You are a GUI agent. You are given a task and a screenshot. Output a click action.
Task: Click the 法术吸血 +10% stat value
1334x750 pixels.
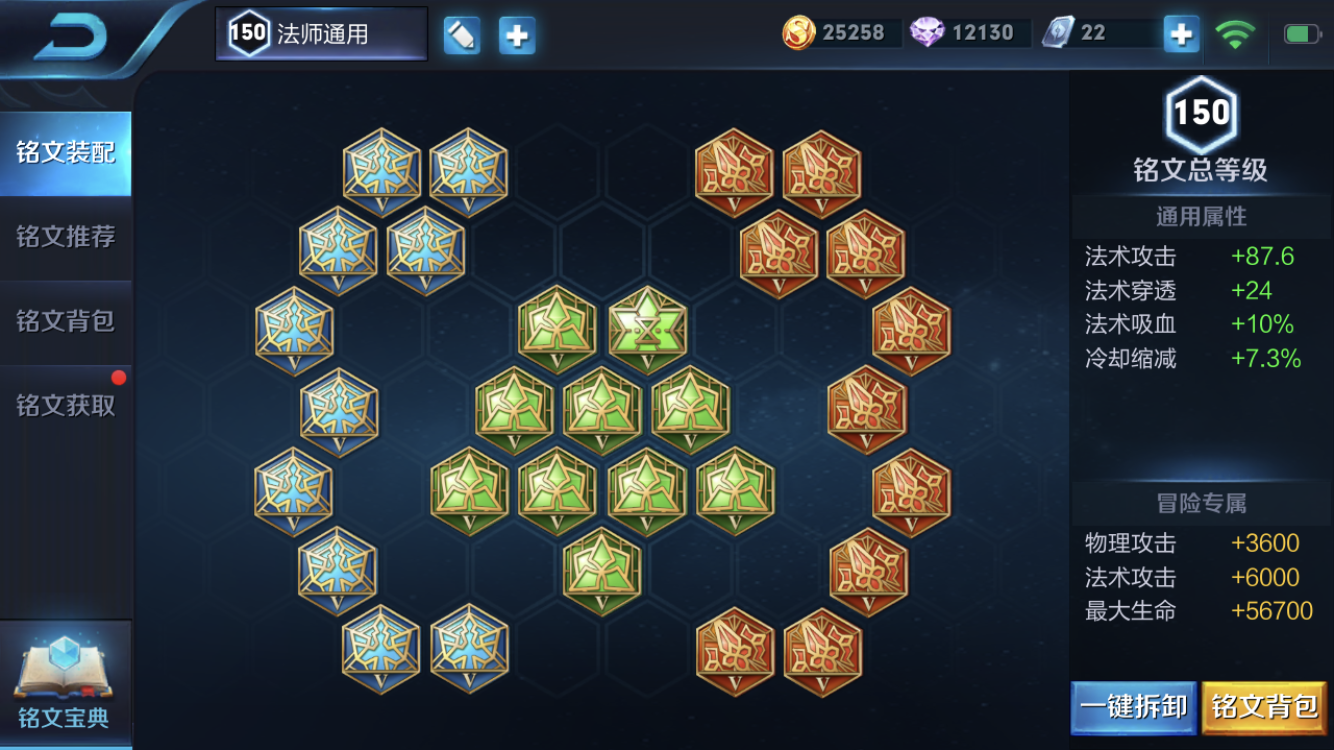coord(1264,324)
